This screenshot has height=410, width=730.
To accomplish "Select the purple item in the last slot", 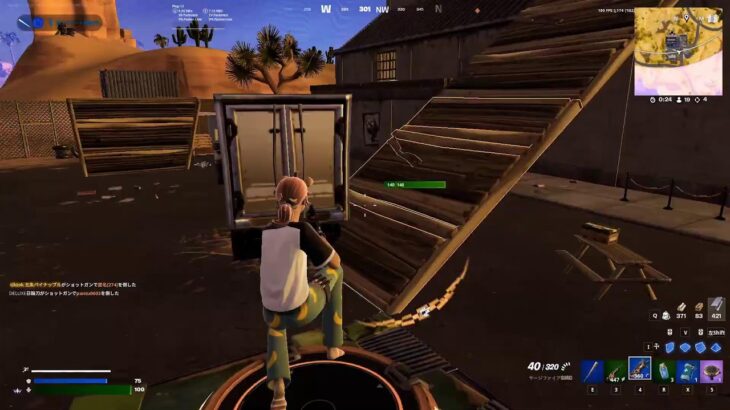I will [712, 371].
